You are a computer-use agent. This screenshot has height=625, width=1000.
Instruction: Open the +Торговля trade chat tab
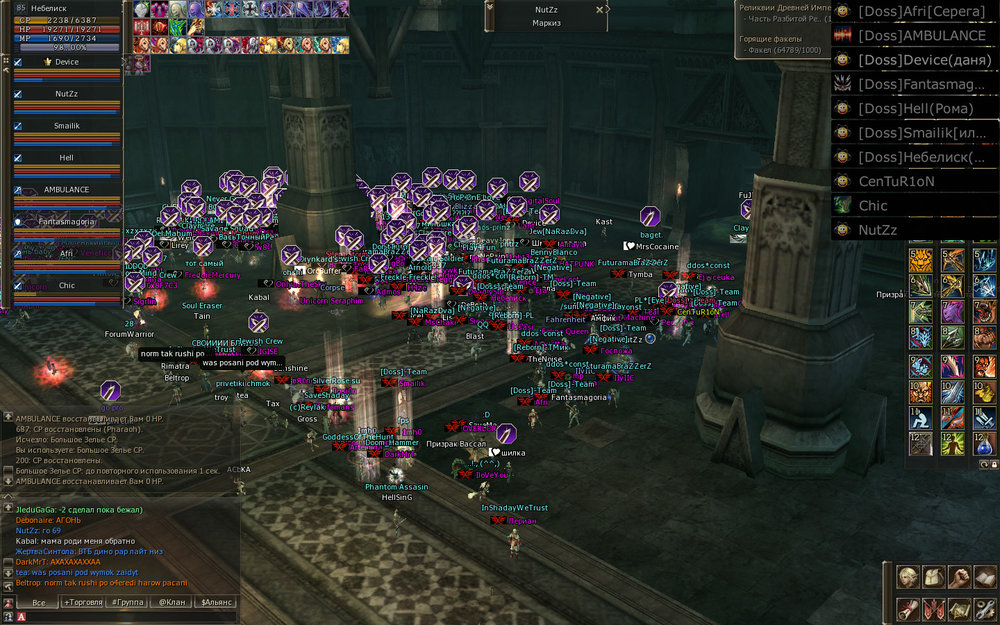(84, 603)
